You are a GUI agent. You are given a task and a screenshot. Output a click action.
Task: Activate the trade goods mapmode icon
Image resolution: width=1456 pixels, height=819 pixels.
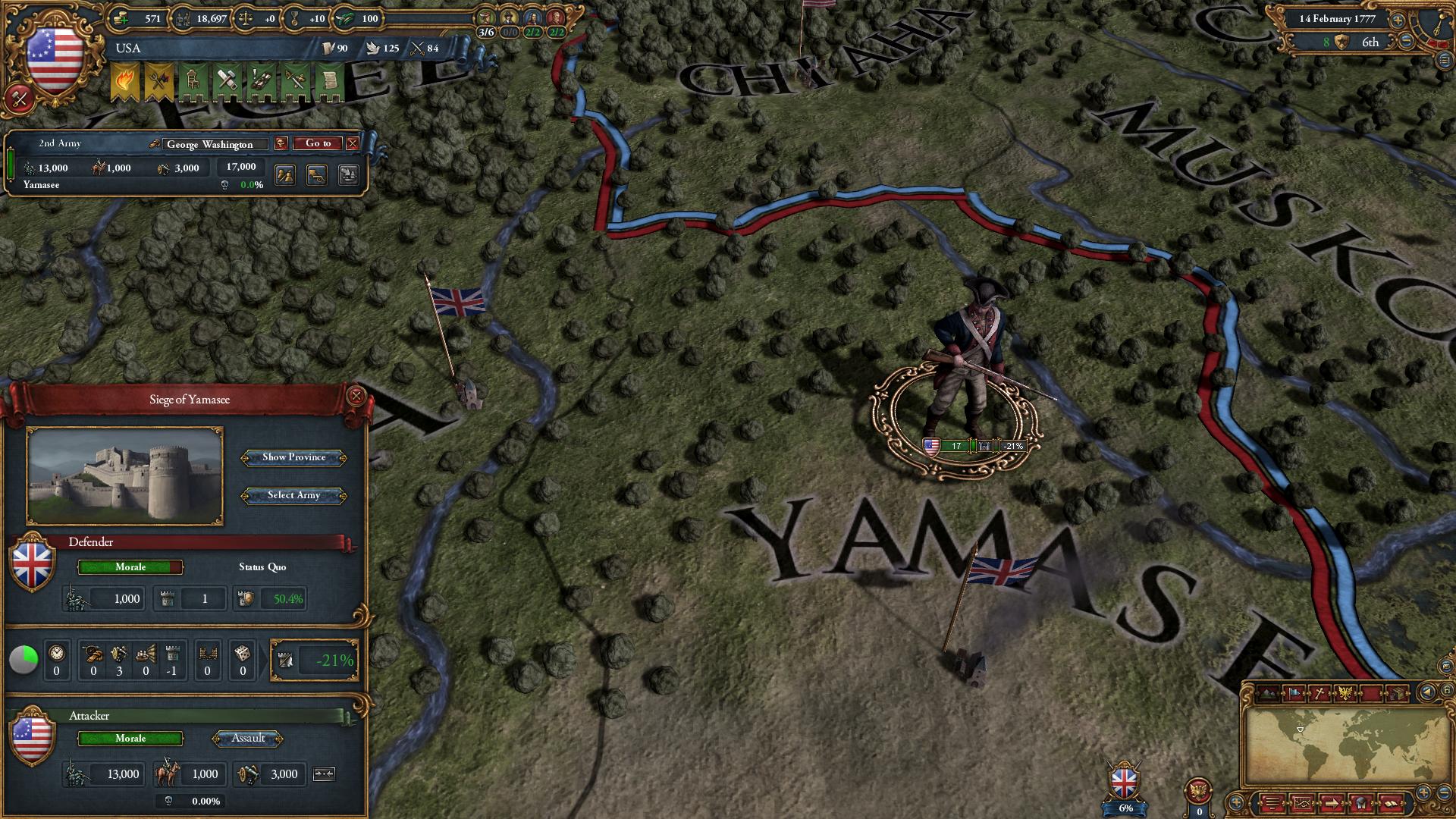(1398, 694)
